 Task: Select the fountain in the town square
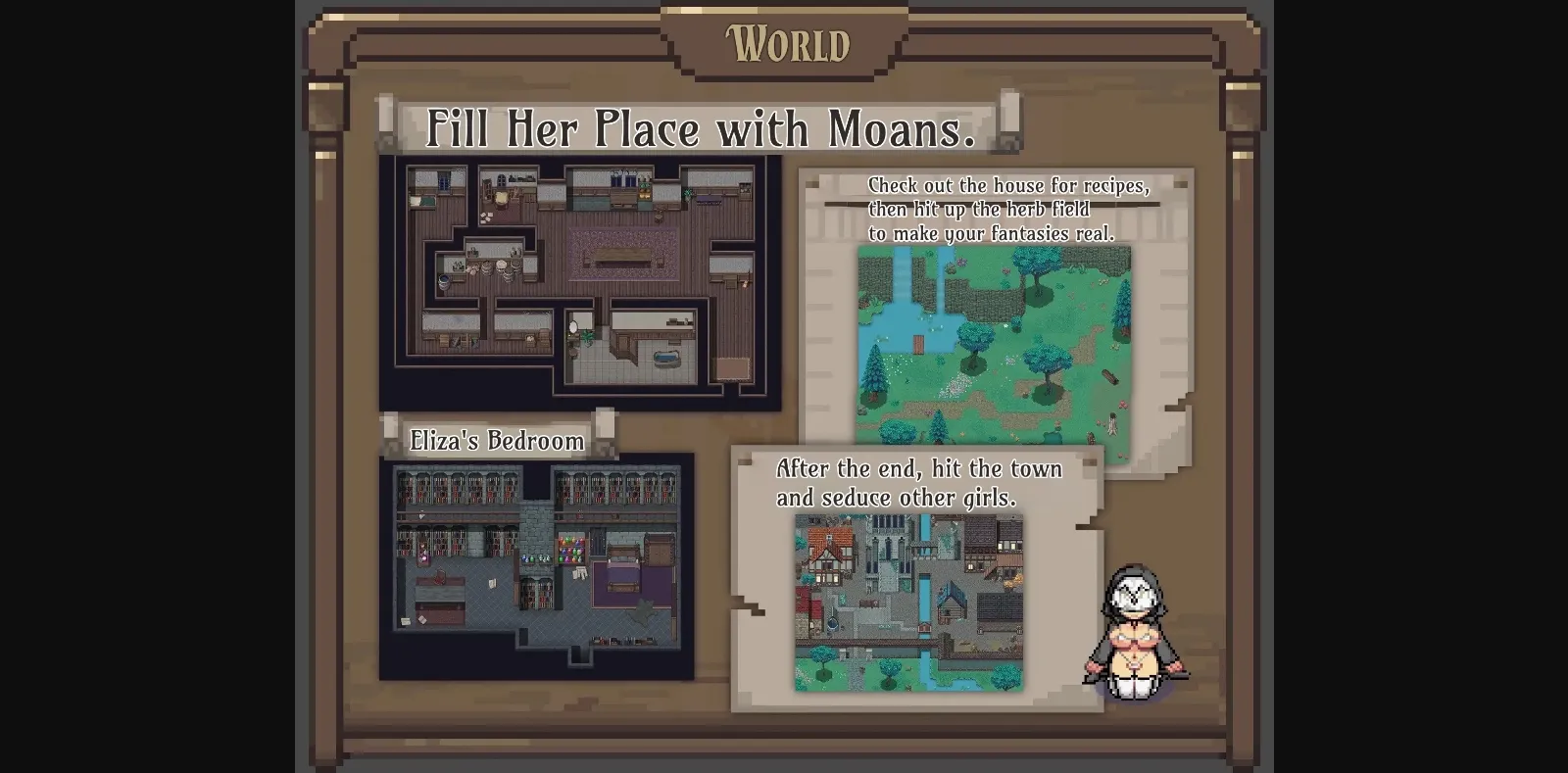(832, 623)
